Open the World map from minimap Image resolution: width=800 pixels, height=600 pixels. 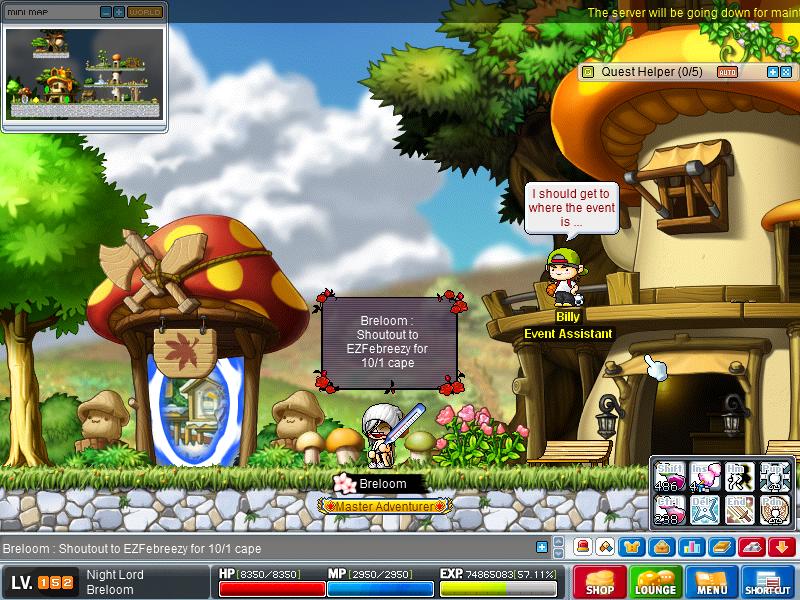coord(144,12)
